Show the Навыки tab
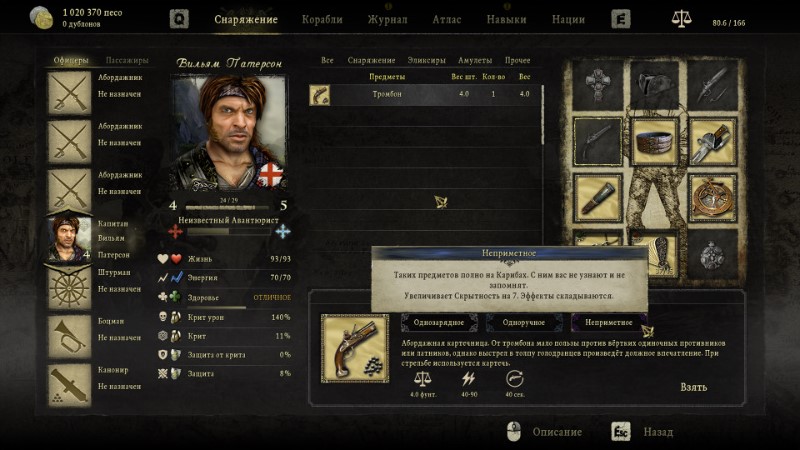This screenshot has height=450, width=800. click(506, 19)
